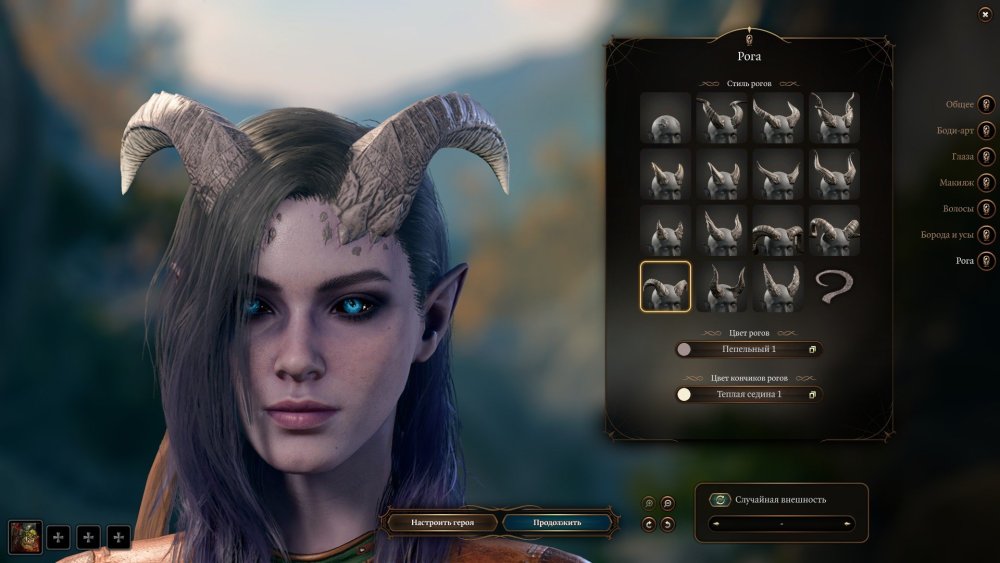Image resolution: width=1000 pixels, height=563 pixels.
Task: Open the Теплая седина 1 tip color dropdown
Action: tap(749, 394)
